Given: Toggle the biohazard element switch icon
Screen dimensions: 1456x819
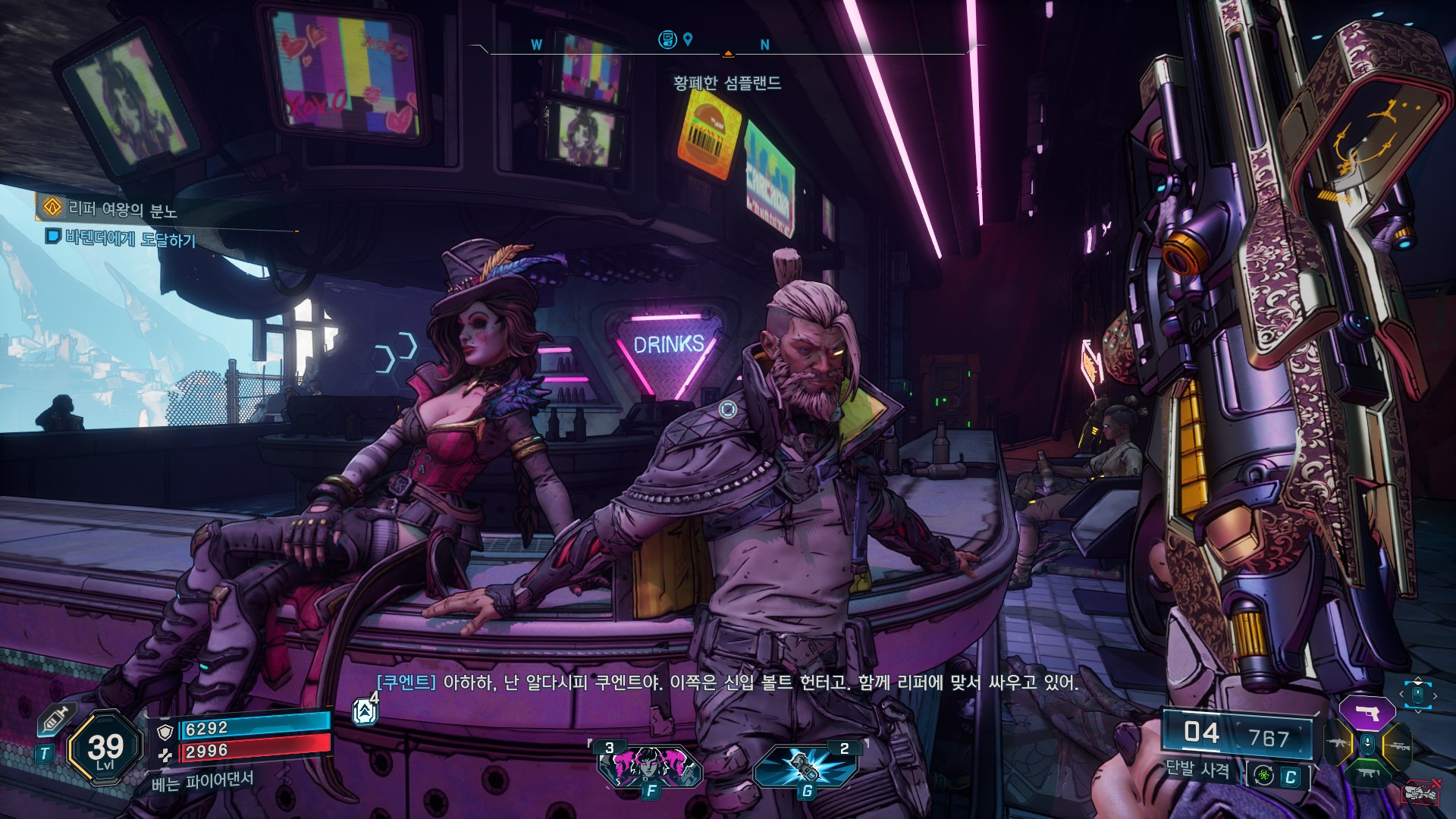Looking at the screenshot, I should coord(1264,775).
